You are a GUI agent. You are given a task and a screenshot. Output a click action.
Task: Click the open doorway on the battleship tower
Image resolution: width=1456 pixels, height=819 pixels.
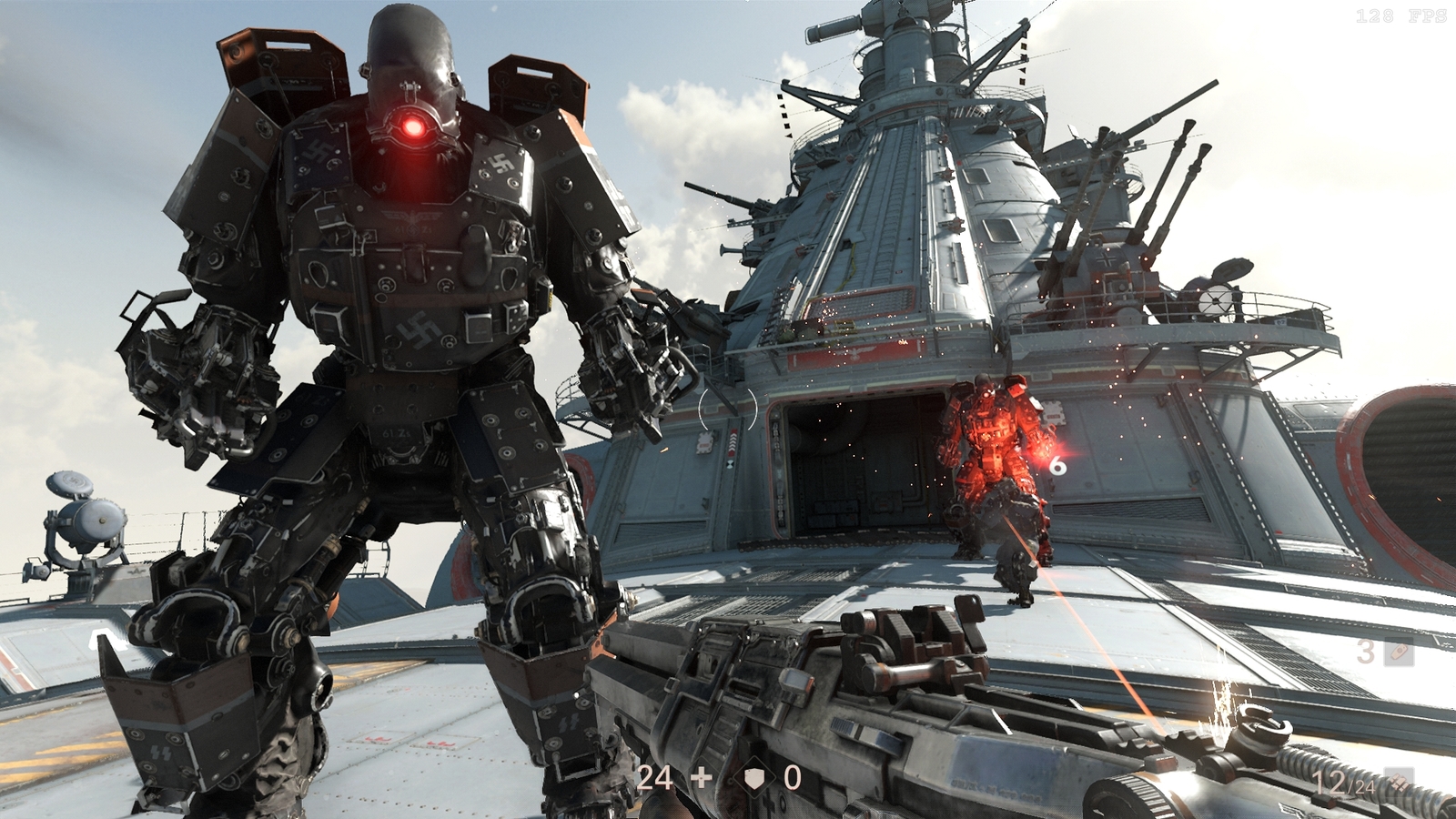point(855,464)
